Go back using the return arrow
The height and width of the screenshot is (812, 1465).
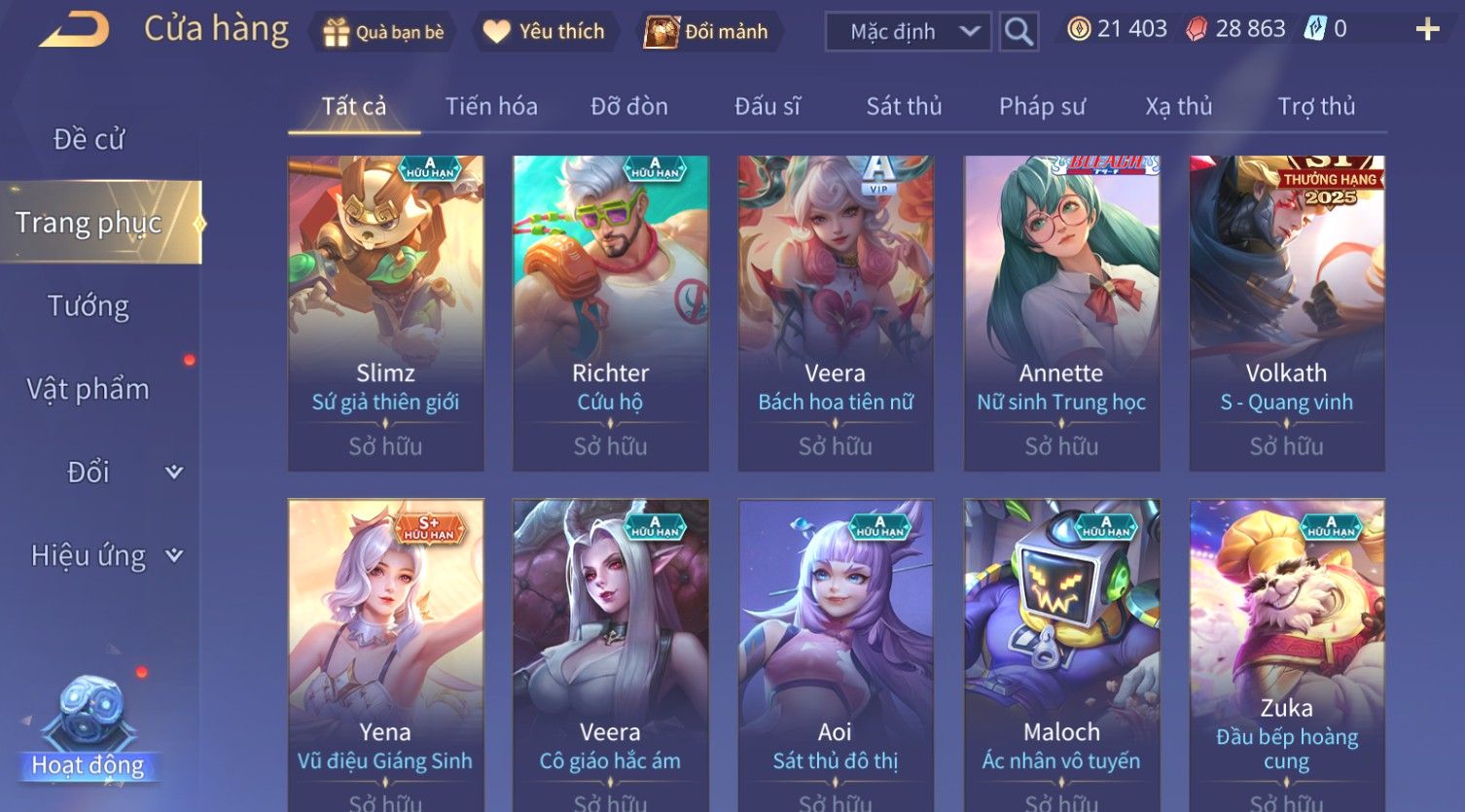pyautogui.click(x=74, y=29)
